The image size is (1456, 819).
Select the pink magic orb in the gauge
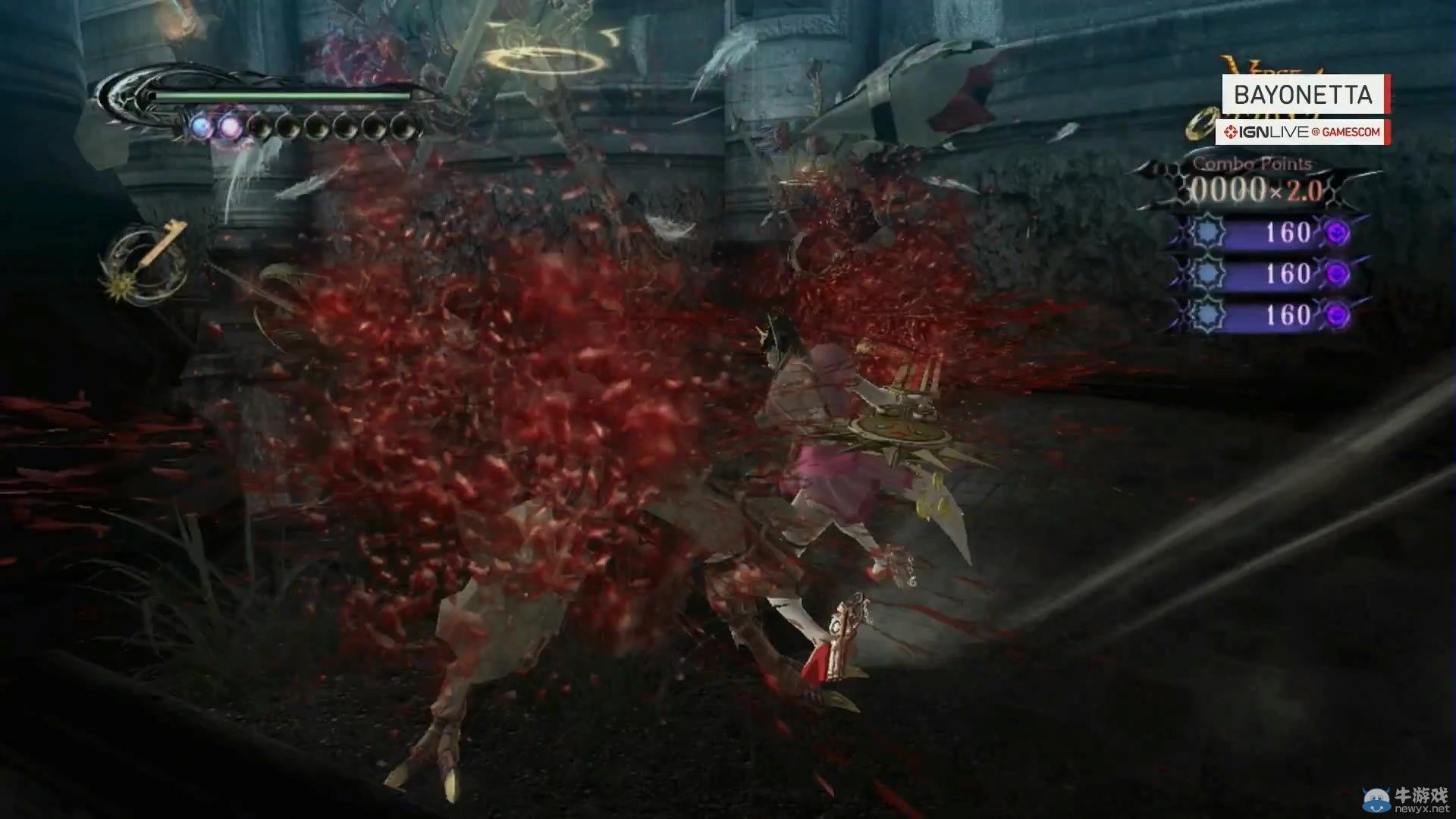pos(232,127)
